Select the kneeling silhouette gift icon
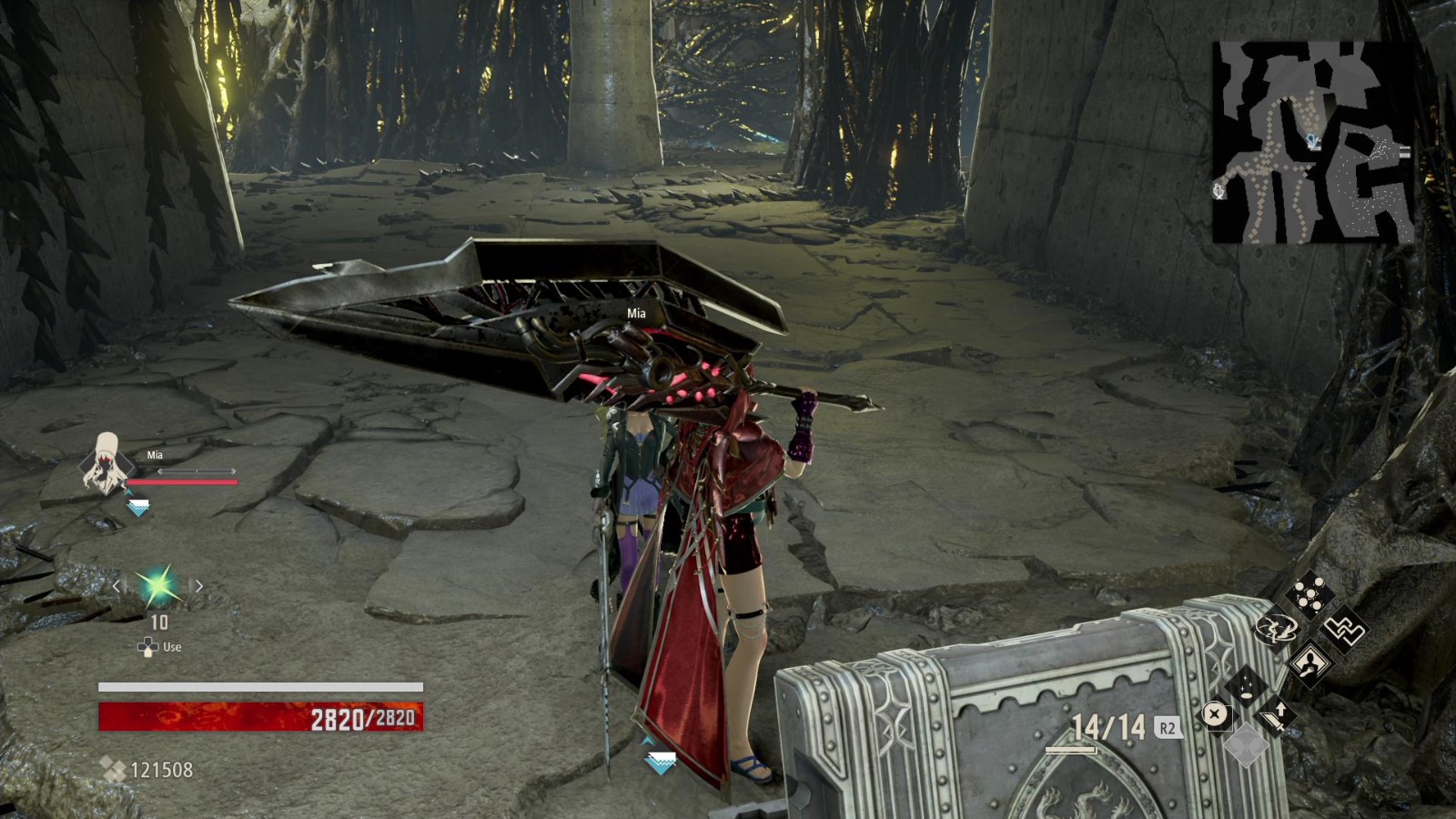The height and width of the screenshot is (819, 1456). point(1310,665)
